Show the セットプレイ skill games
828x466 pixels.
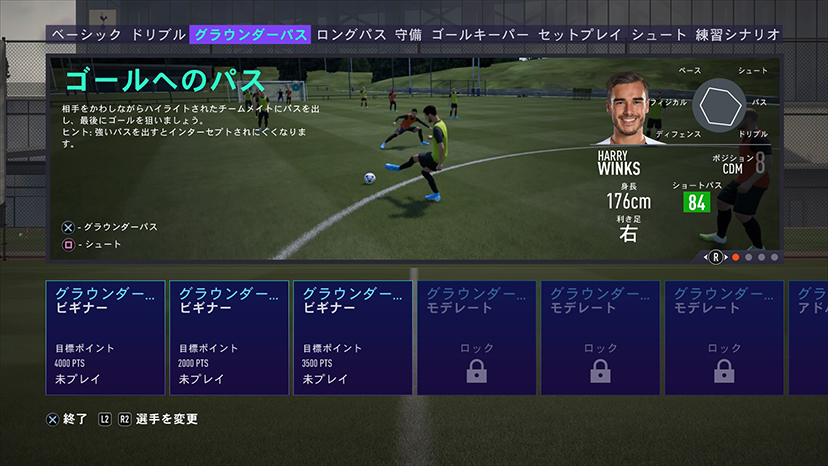click(x=580, y=34)
